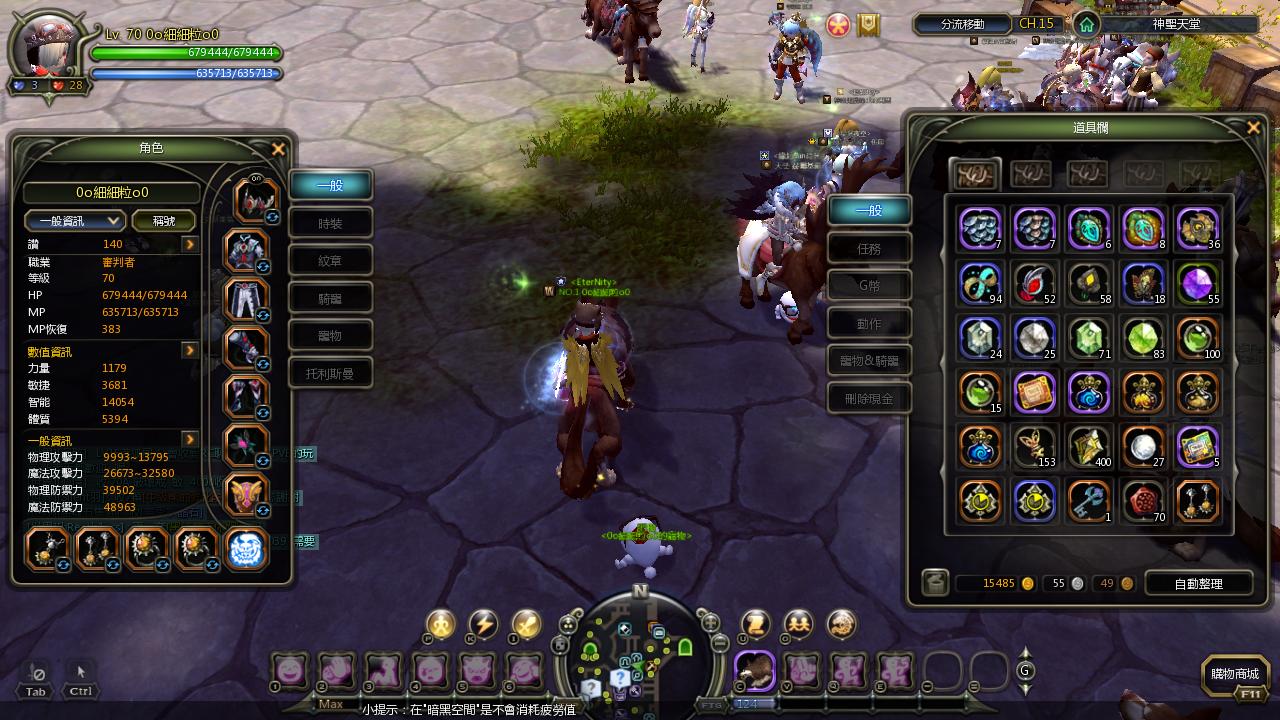Open the 寵物&騎寵 inventory tab
The image size is (1280, 720).
[x=869, y=361]
